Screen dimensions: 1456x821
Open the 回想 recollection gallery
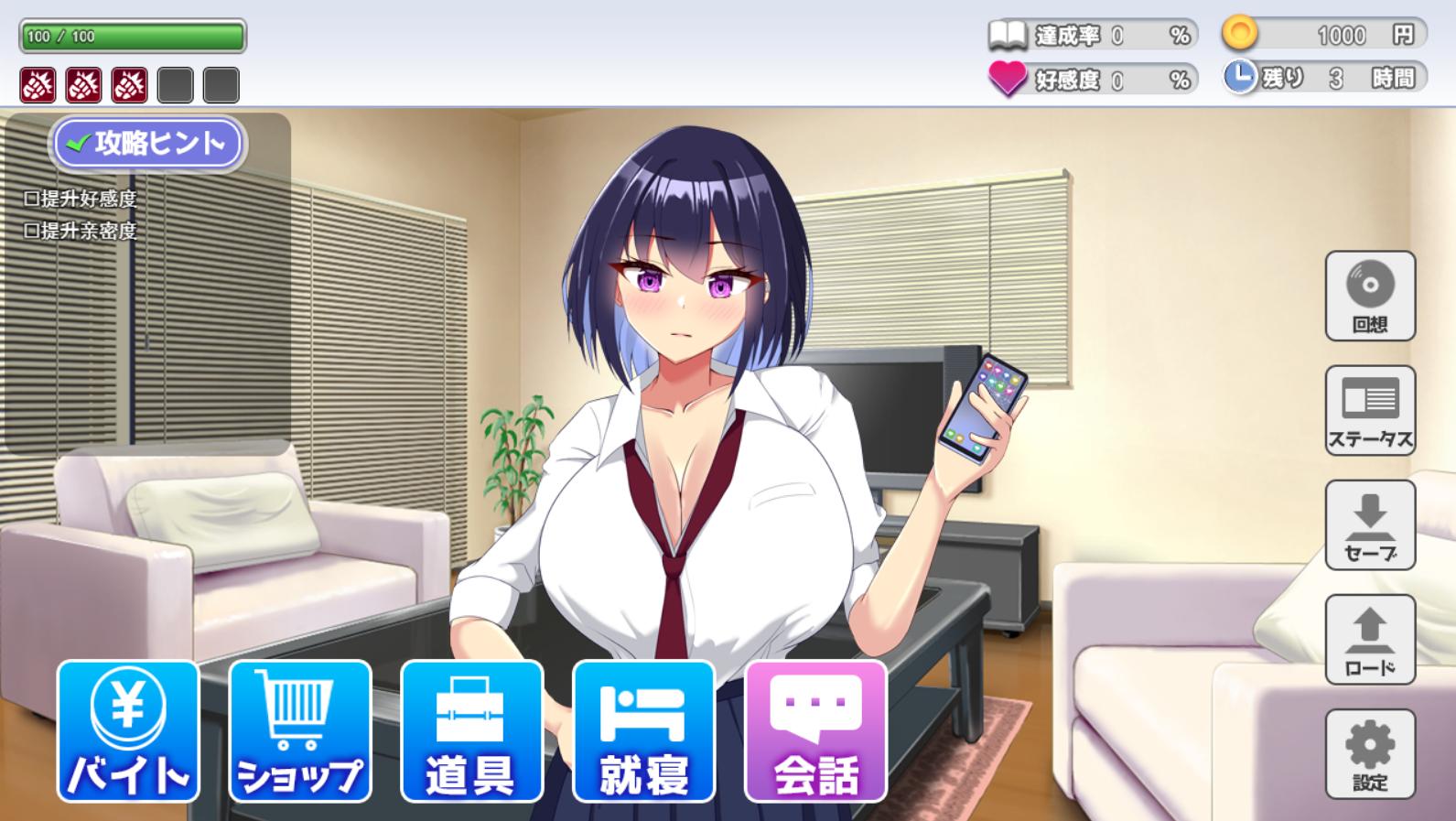point(1370,296)
